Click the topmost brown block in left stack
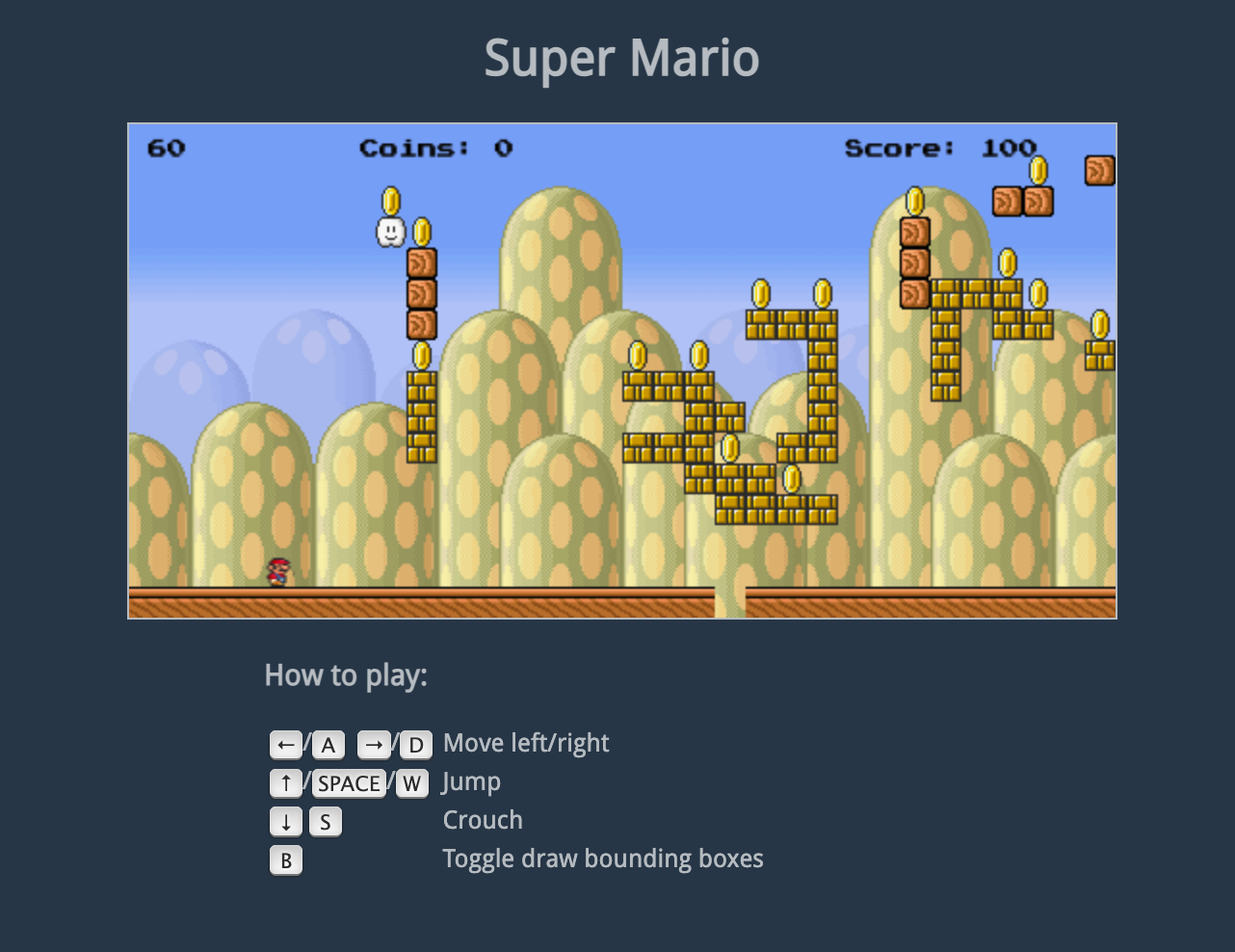 pyautogui.click(x=420, y=262)
